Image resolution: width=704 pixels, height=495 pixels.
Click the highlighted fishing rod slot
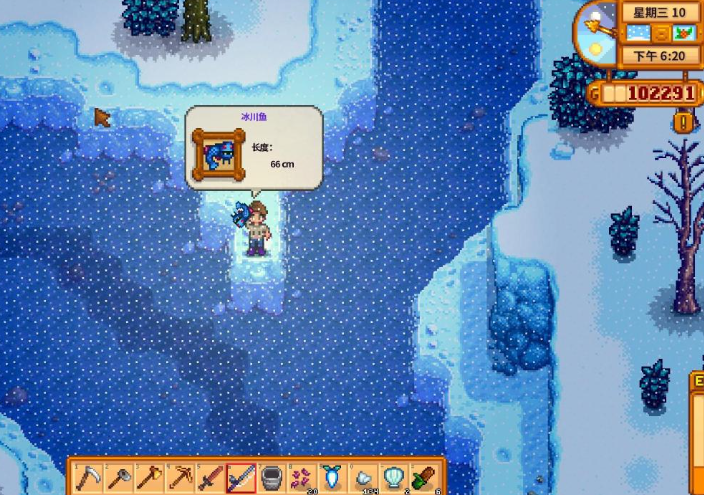[241, 477]
